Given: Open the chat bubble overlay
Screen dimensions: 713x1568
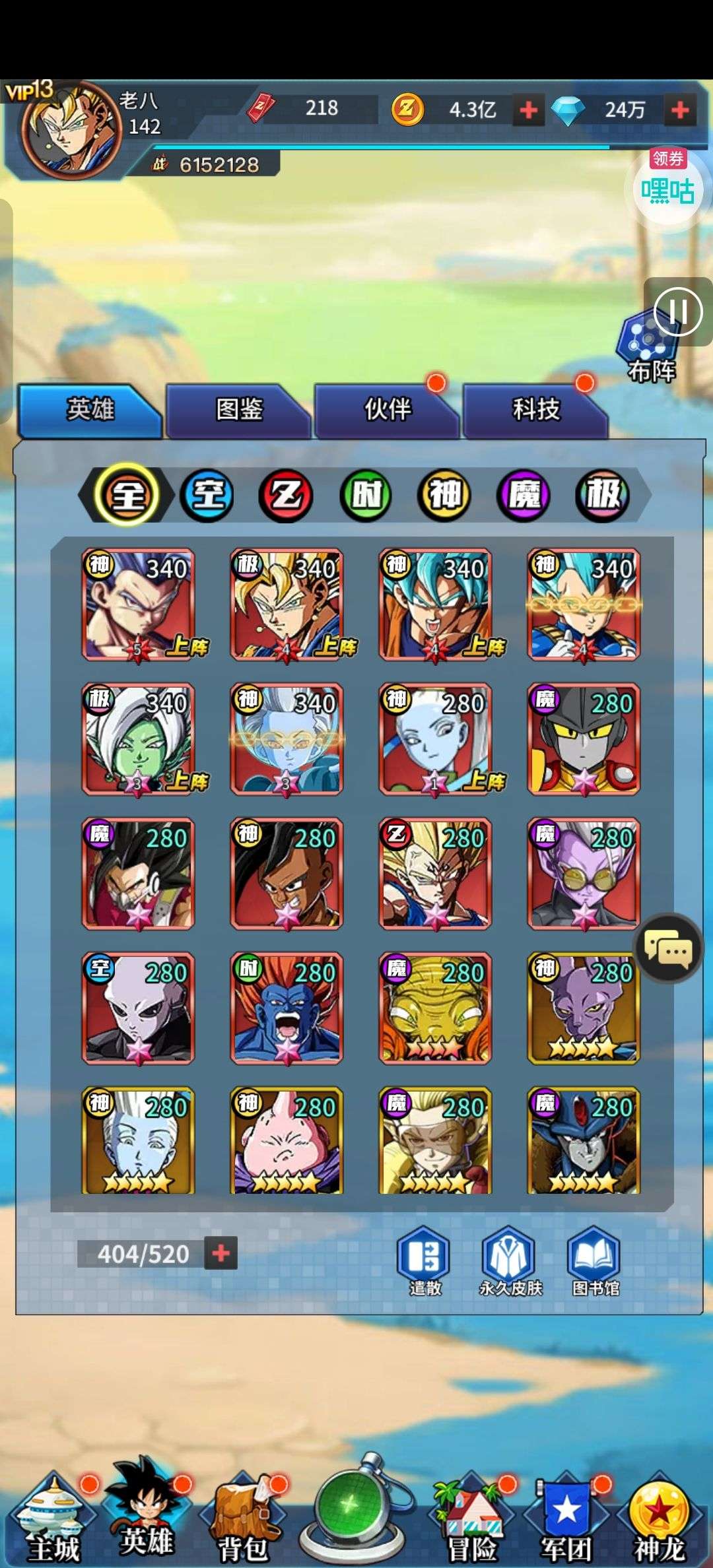Looking at the screenshot, I should tap(668, 950).
